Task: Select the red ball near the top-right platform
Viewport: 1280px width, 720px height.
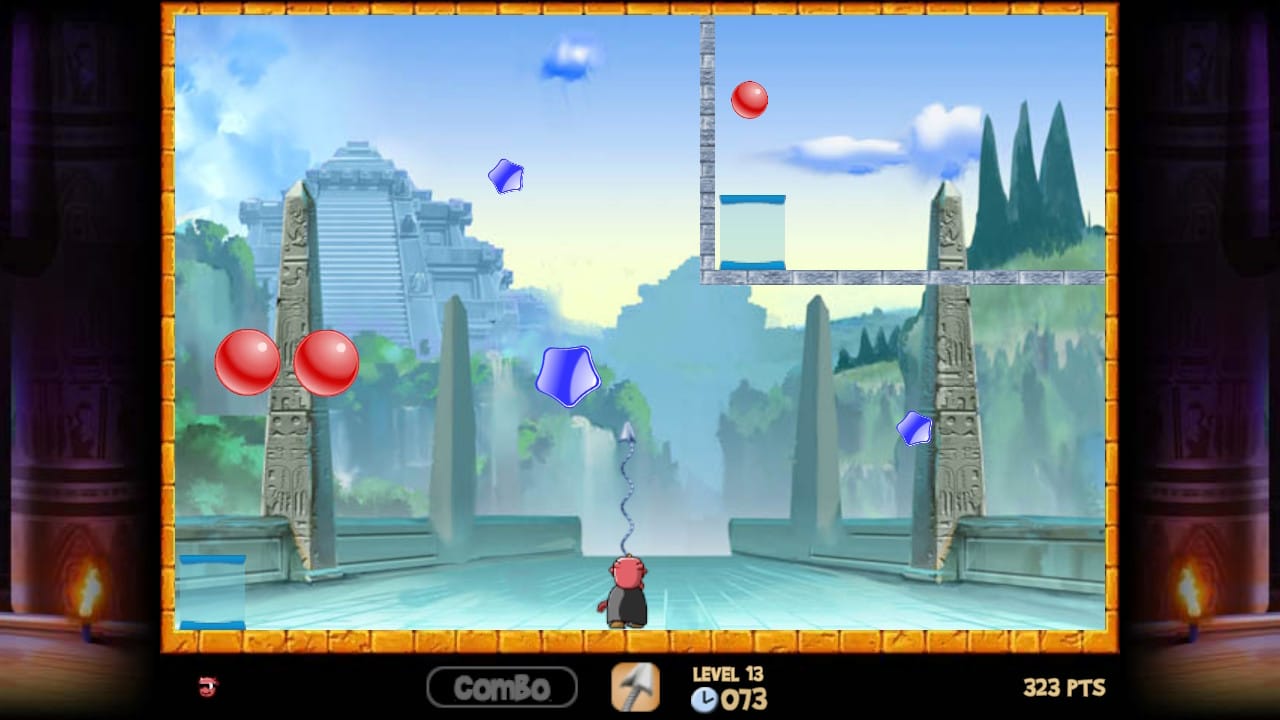Action: click(x=750, y=98)
